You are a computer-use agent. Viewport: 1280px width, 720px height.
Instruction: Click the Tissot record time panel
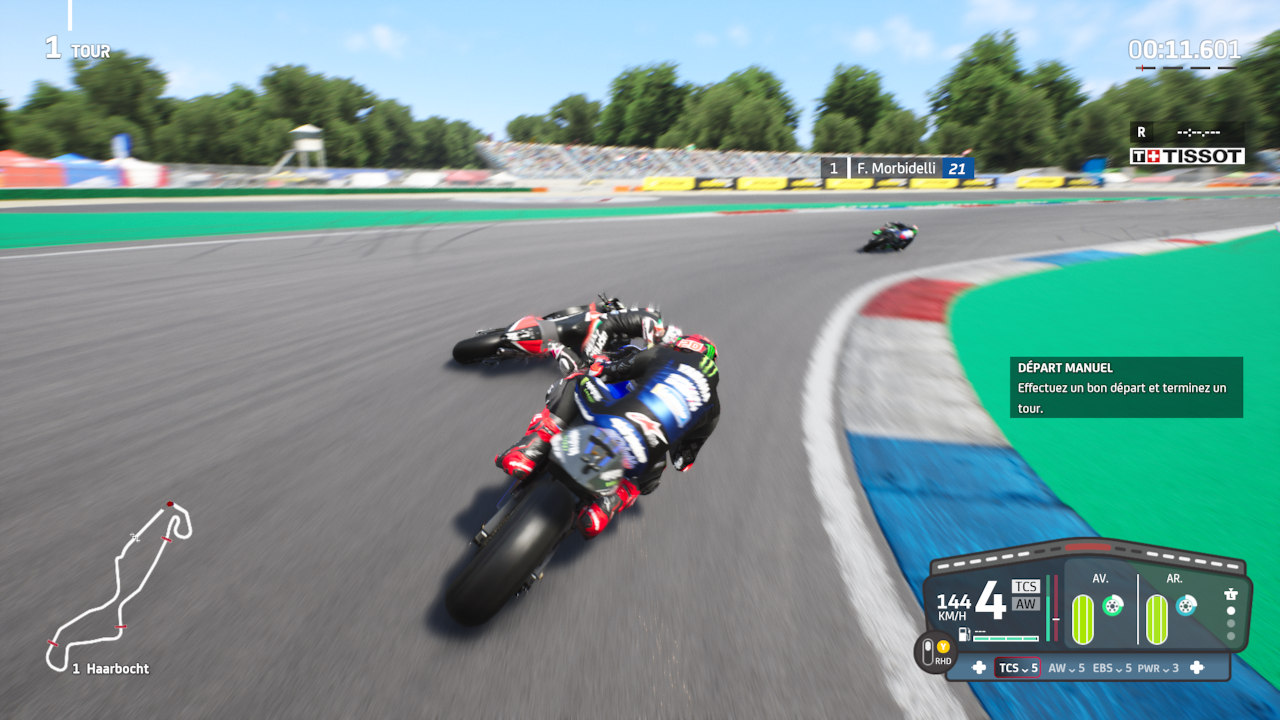tap(1187, 144)
